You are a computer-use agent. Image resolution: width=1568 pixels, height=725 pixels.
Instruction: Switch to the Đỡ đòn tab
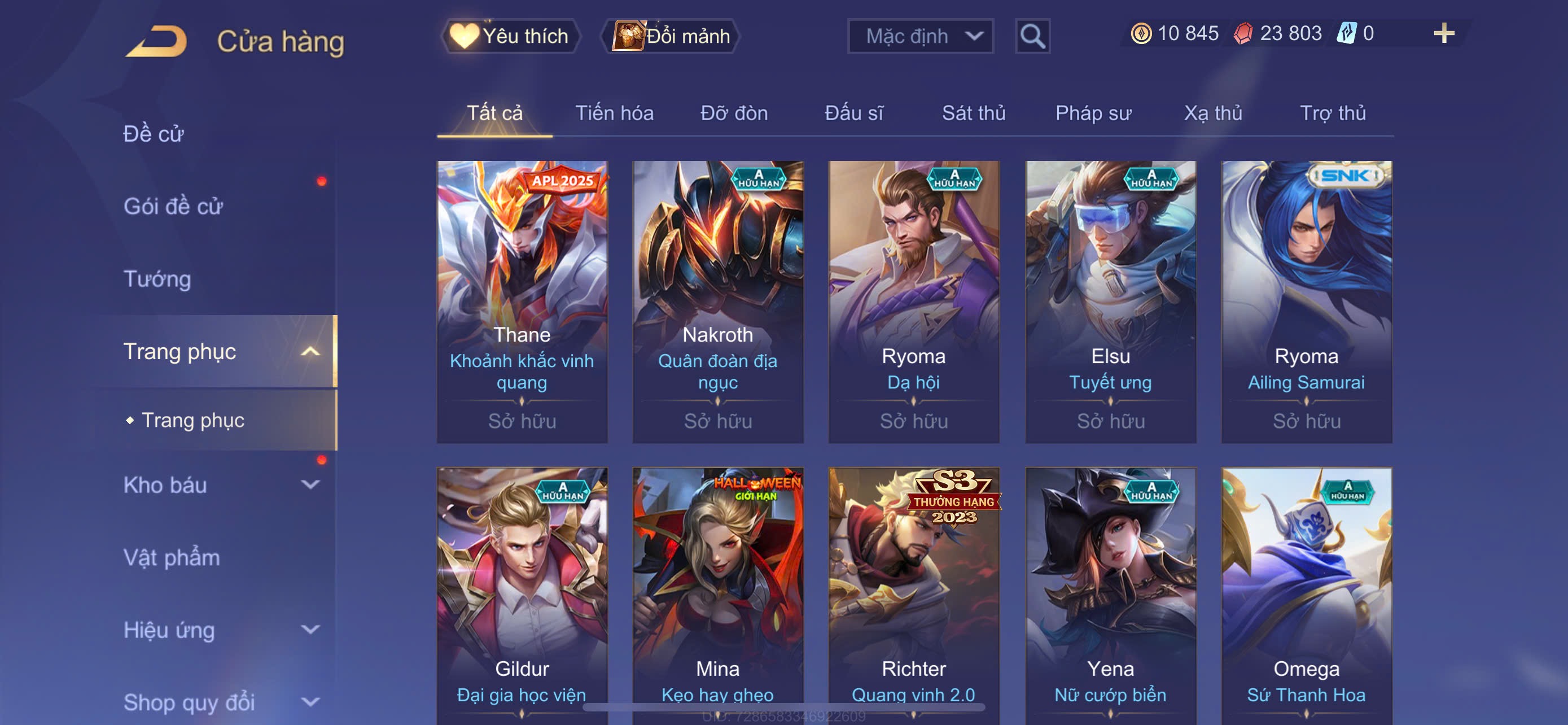click(733, 113)
